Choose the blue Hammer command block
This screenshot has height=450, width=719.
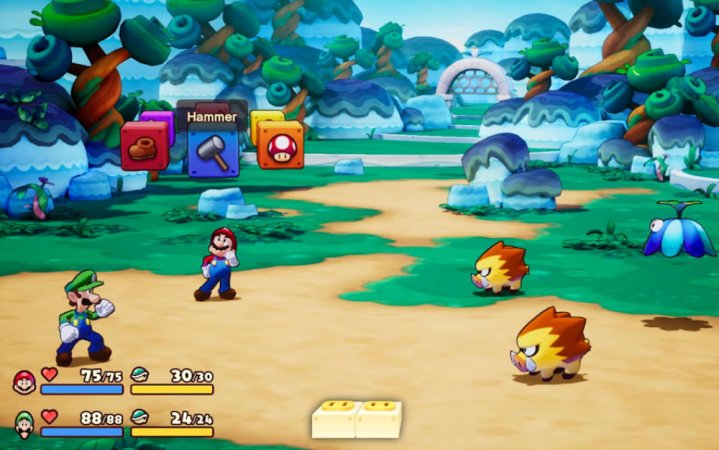coord(213,152)
